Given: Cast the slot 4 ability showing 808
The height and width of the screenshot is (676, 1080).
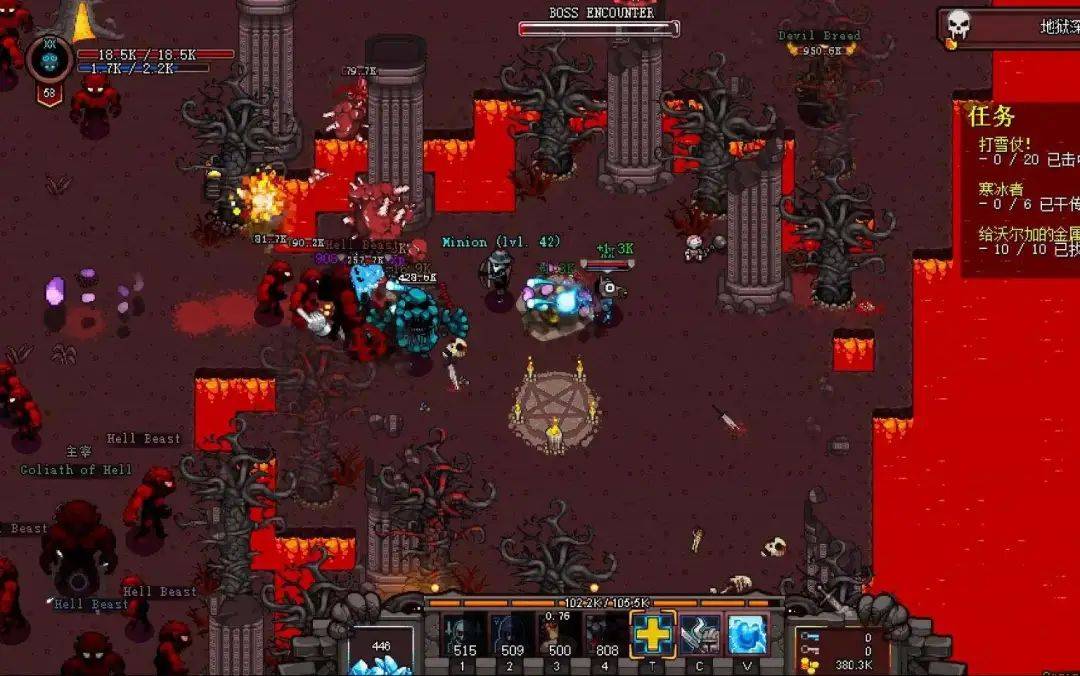Looking at the screenshot, I should click(x=606, y=634).
